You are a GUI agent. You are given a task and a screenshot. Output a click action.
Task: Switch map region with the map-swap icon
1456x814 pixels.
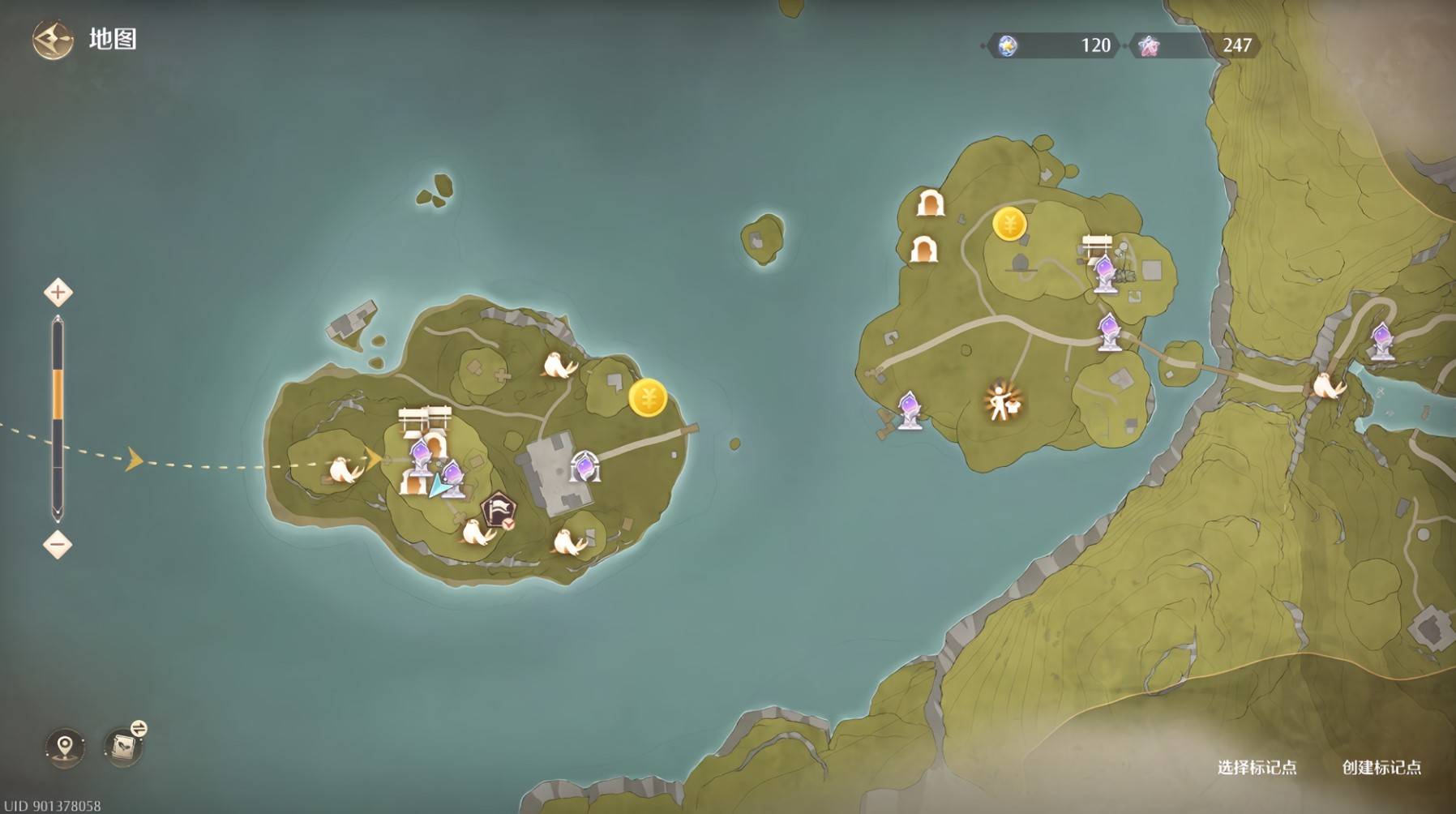125,744
